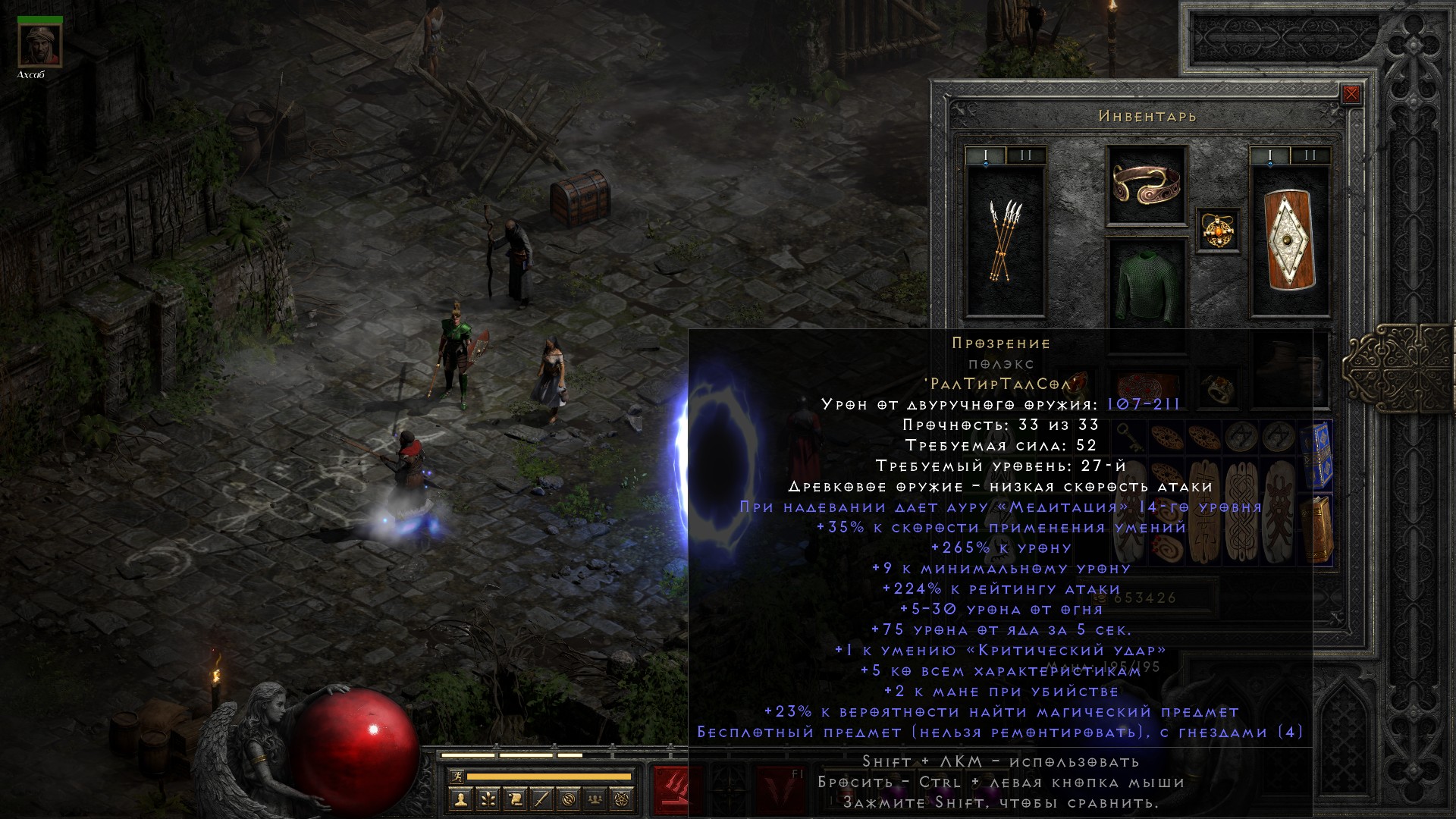The image size is (1456, 819).
Task: Open the skill tree leaf icon
Action: 488,799
